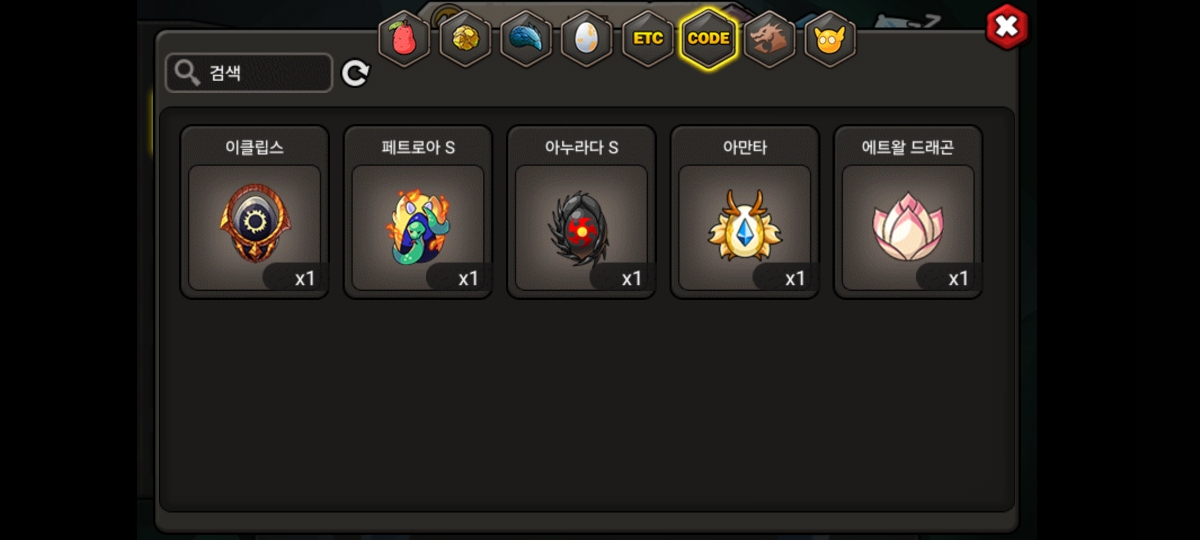
Task: Select the CODE tab
Action: [x=709, y=39]
